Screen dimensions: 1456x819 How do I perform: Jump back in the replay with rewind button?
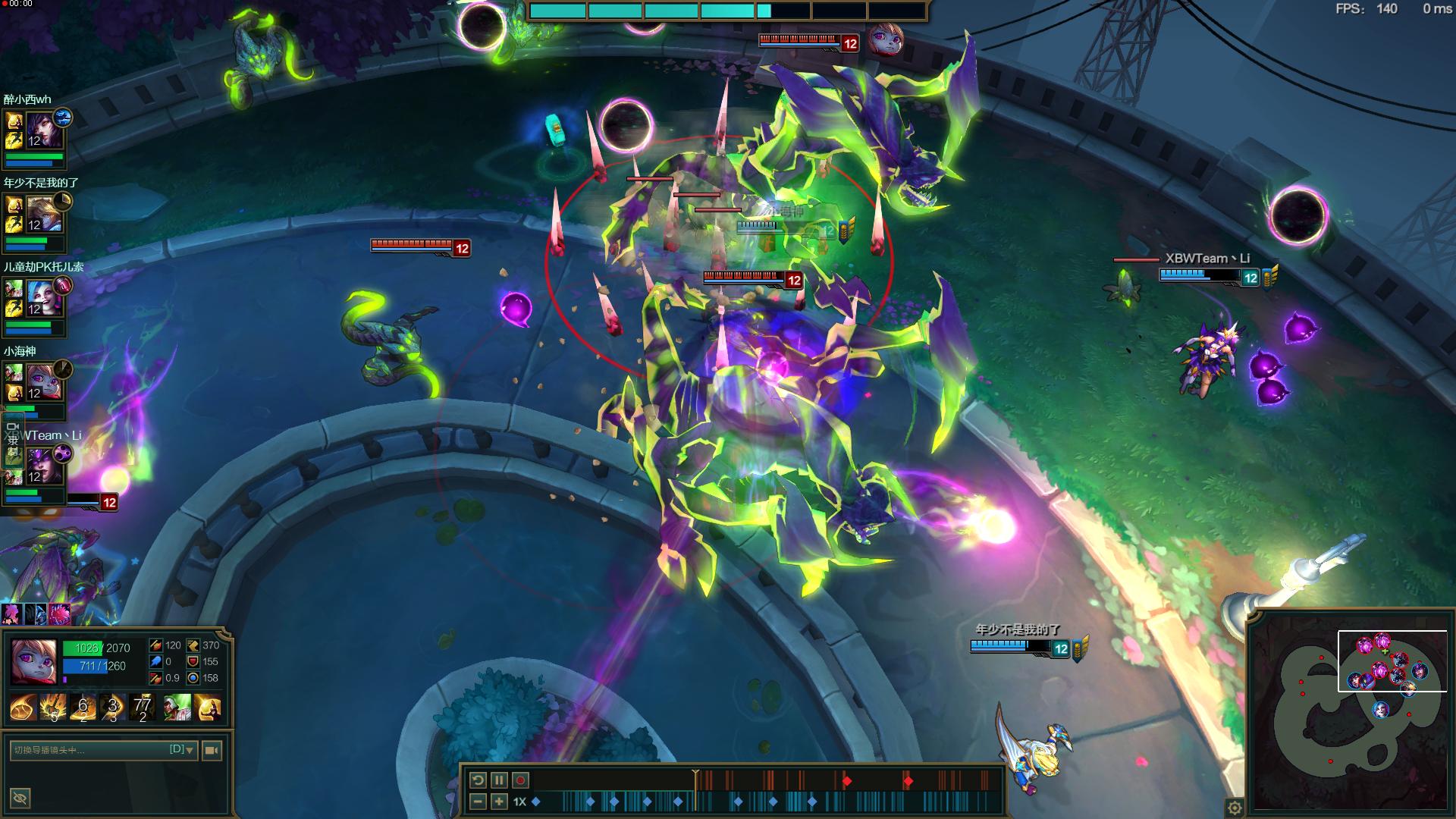[x=478, y=780]
